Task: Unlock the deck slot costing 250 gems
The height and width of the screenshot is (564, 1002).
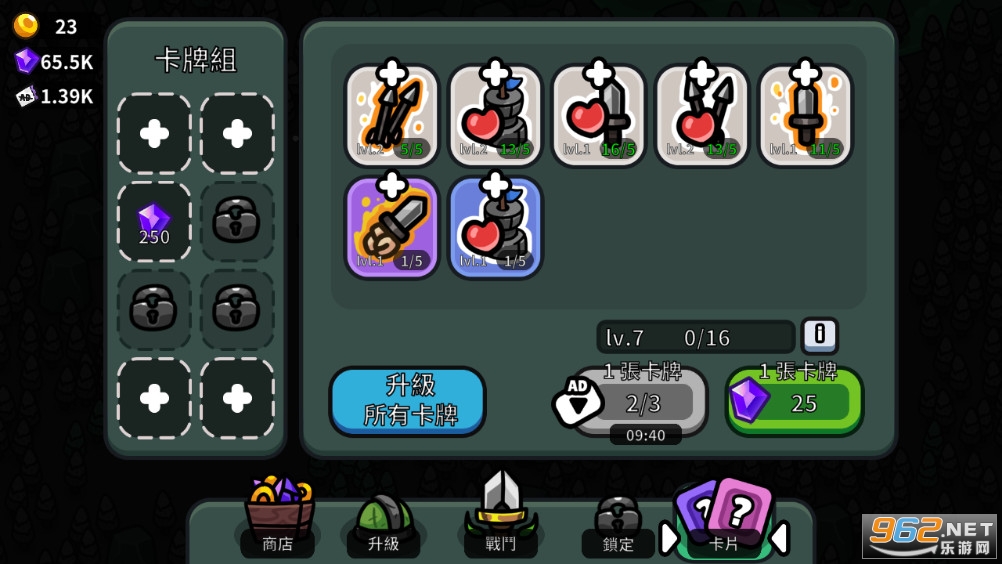Action: tap(154, 222)
